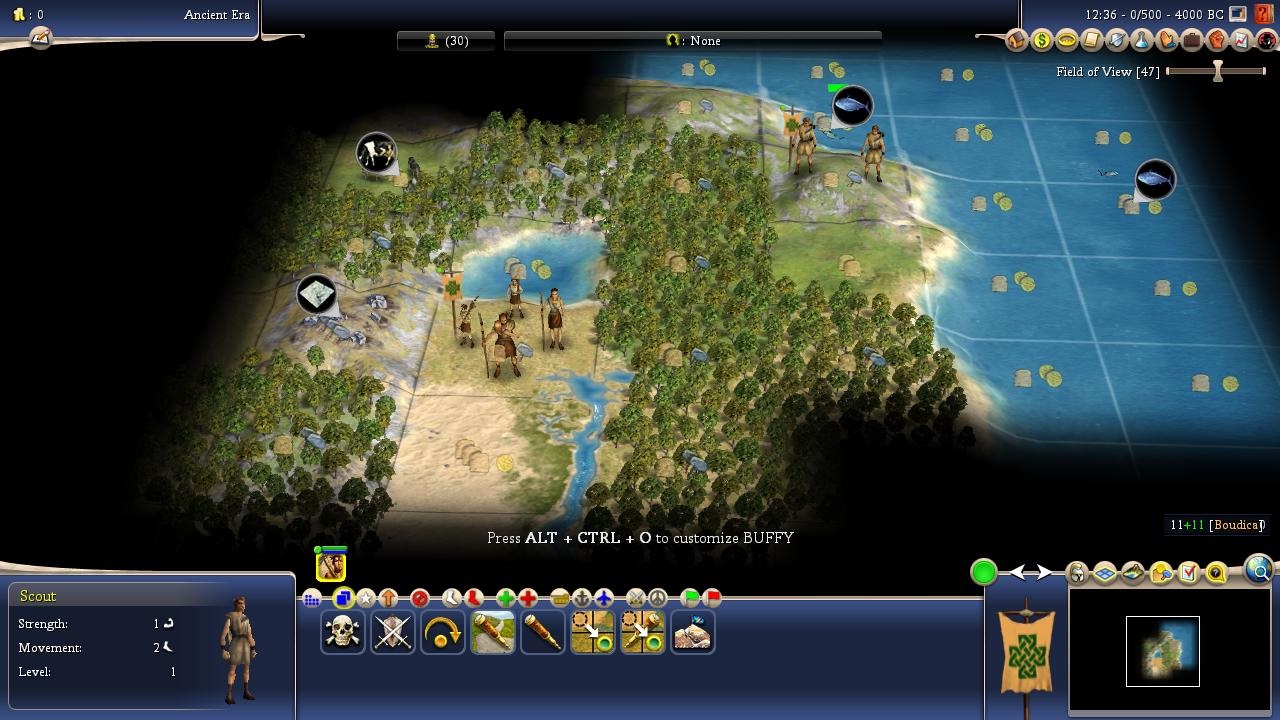This screenshot has height=720, width=1280.
Task: Skip turn with the curved arrow icon
Action: [x=443, y=633]
